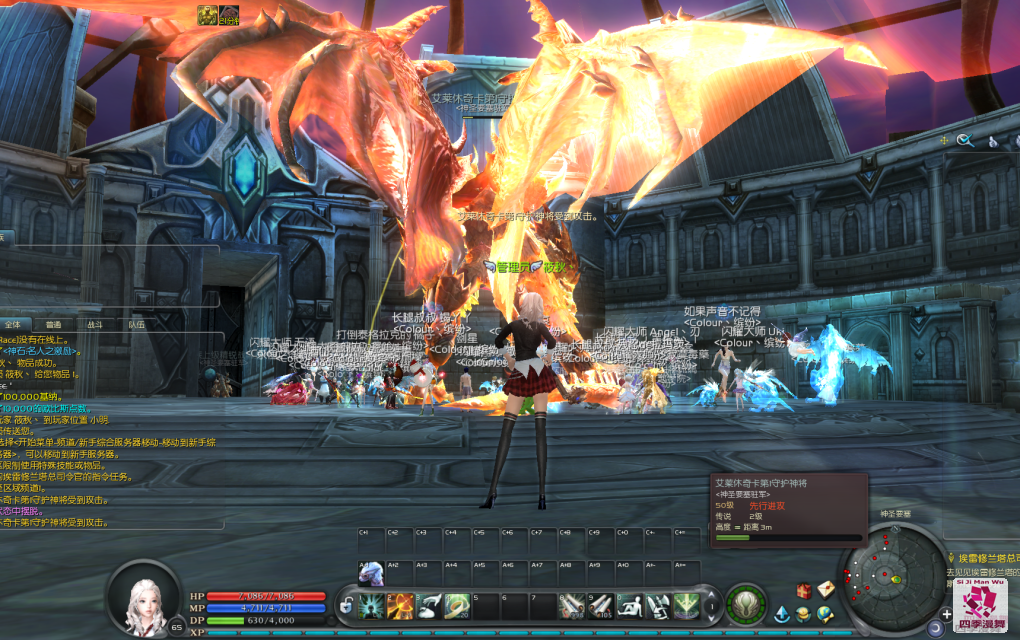Image resolution: width=1020 pixels, height=640 pixels.
Task: Open the magnifier checkmark quest icon
Action: (x=965, y=141)
